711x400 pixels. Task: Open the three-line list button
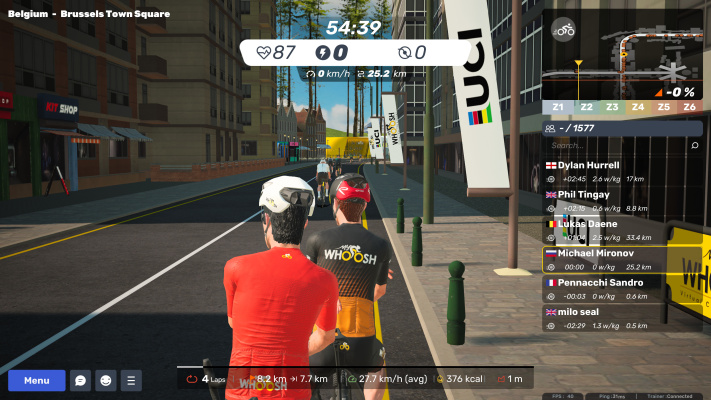tap(131, 381)
